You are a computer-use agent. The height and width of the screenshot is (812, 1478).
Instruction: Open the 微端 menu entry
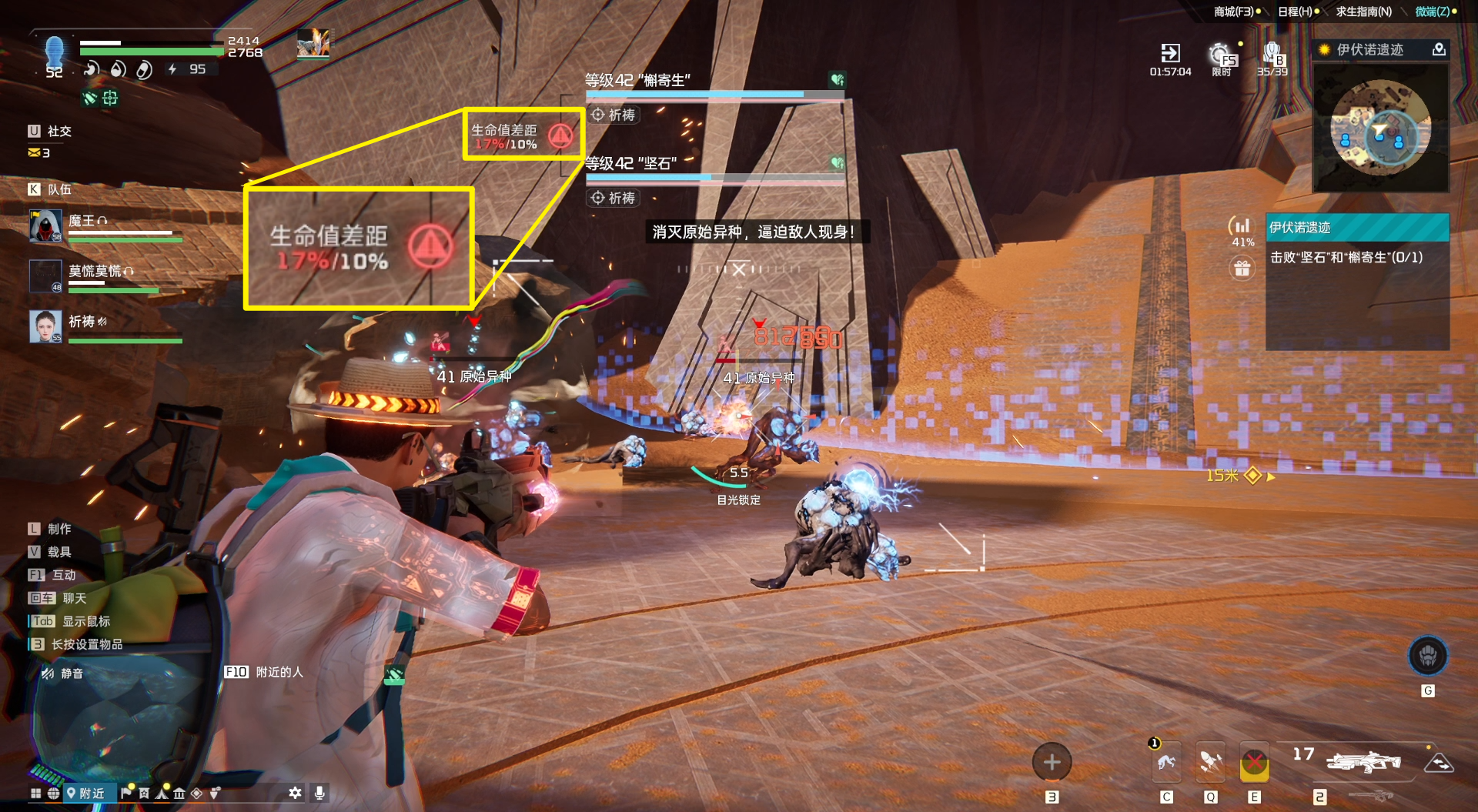(1434, 12)
